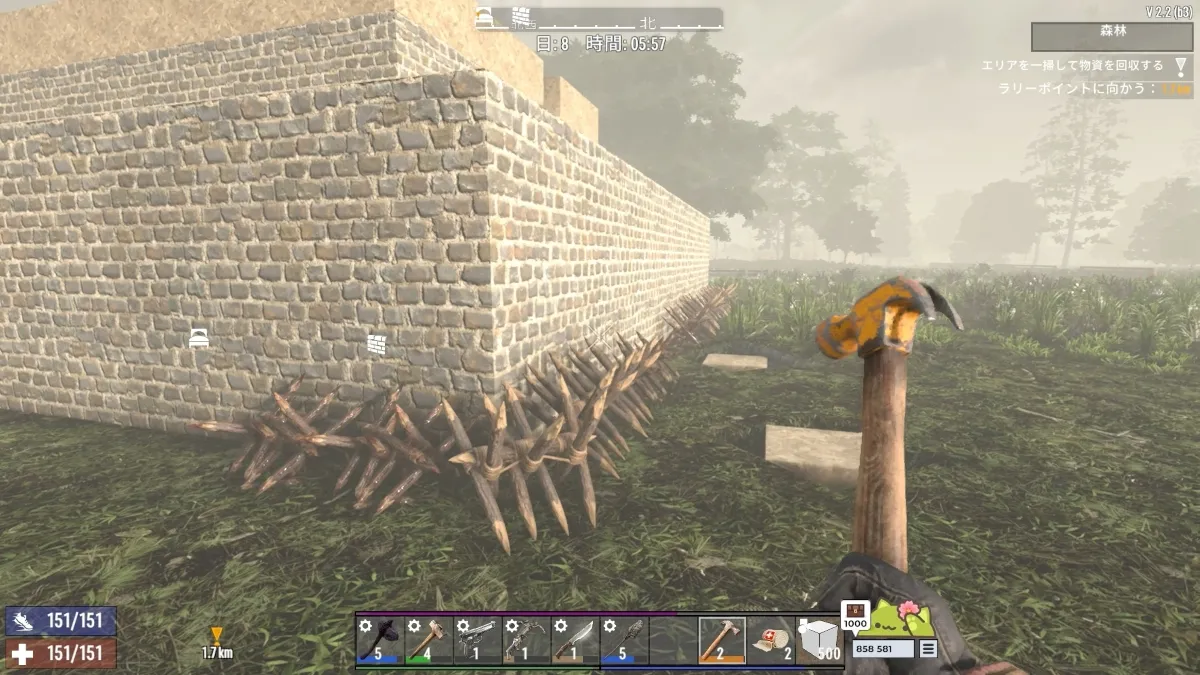
Task: Select the stone sledgehammer hotbar slot
Action: (x=428, y=640)
